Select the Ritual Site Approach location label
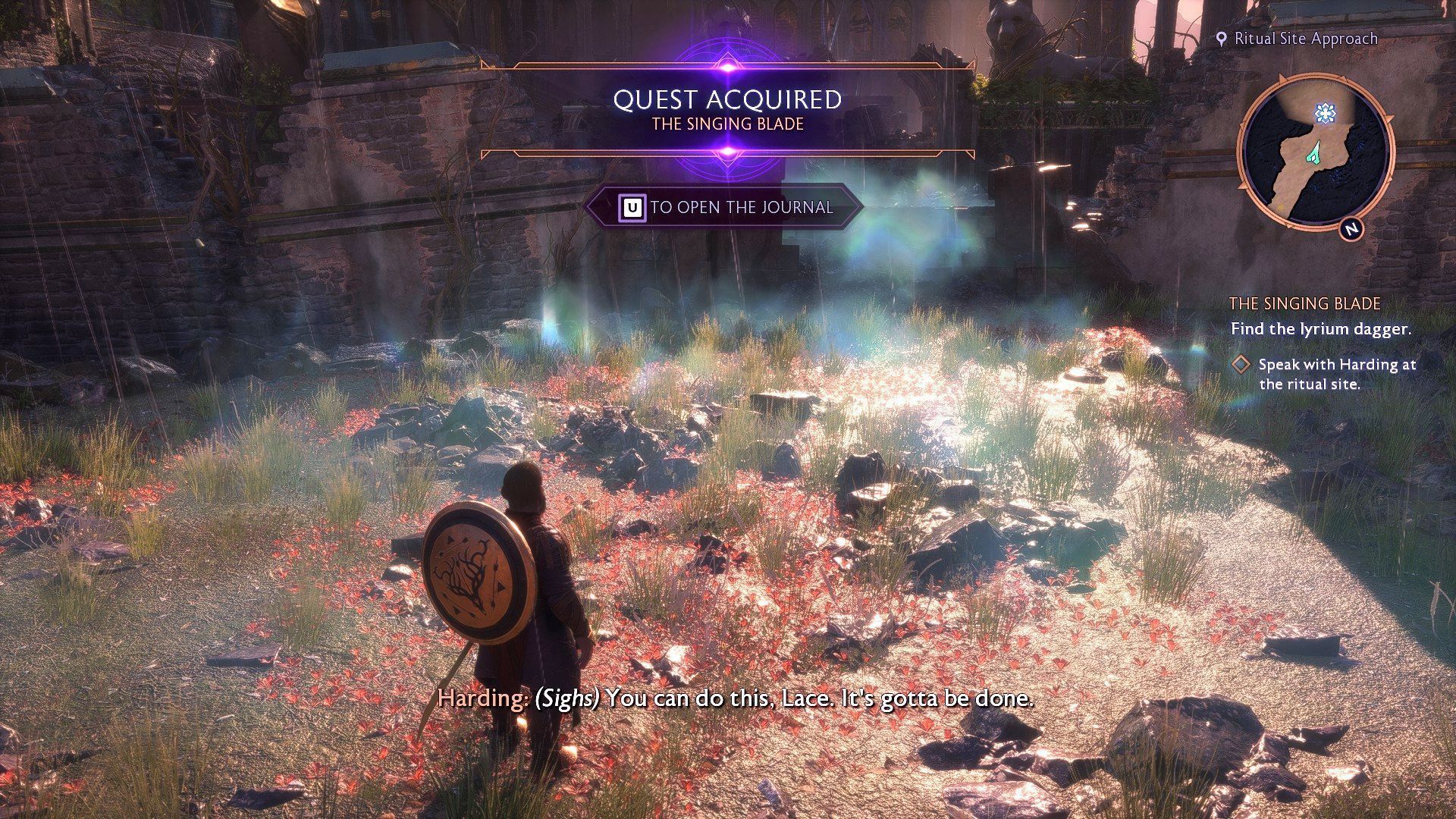Screen dimensions: 1456x819 coord(1297,39)
